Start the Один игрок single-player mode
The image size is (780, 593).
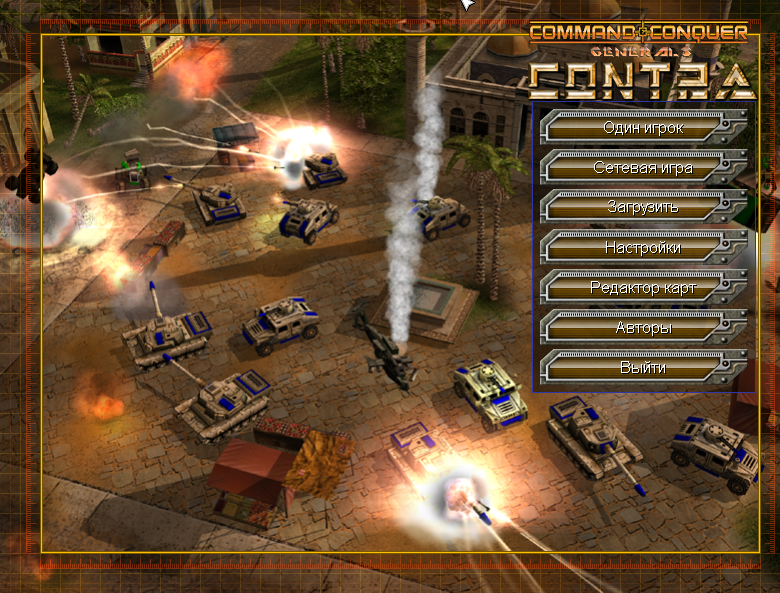pyautogui.click(x=642, y=127)
